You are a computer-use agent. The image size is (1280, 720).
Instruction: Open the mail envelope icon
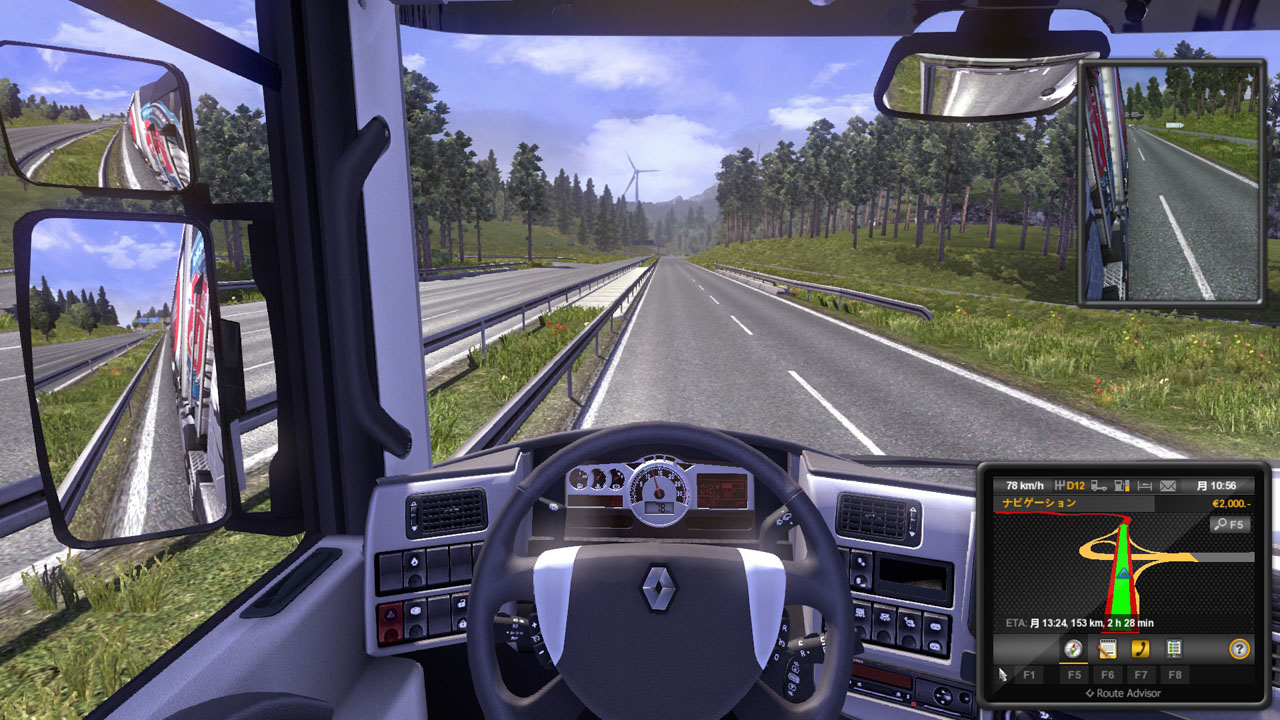coord(1167,486)
